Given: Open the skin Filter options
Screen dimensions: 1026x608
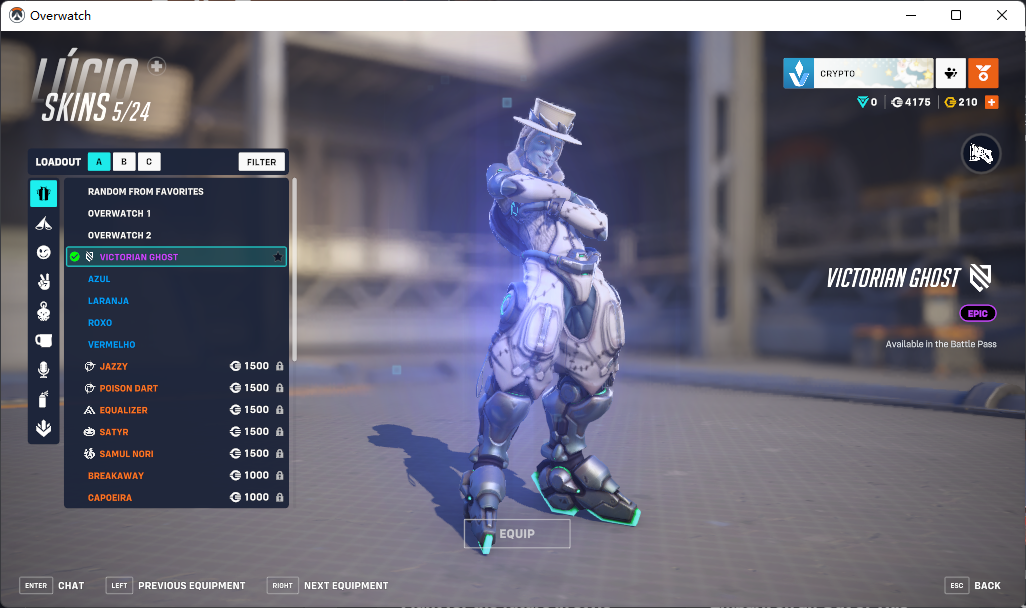Looking at the screenshot, I should (262, 162).
